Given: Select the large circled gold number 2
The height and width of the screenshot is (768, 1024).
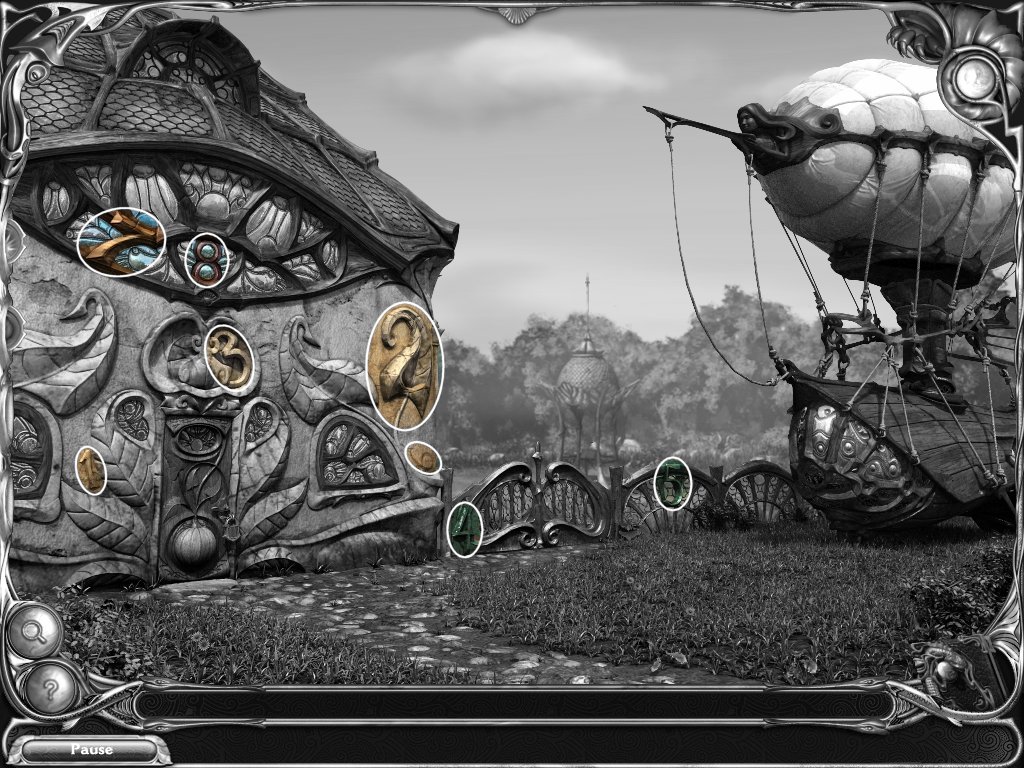Looking at the screenshot, I should pos(404,366).
